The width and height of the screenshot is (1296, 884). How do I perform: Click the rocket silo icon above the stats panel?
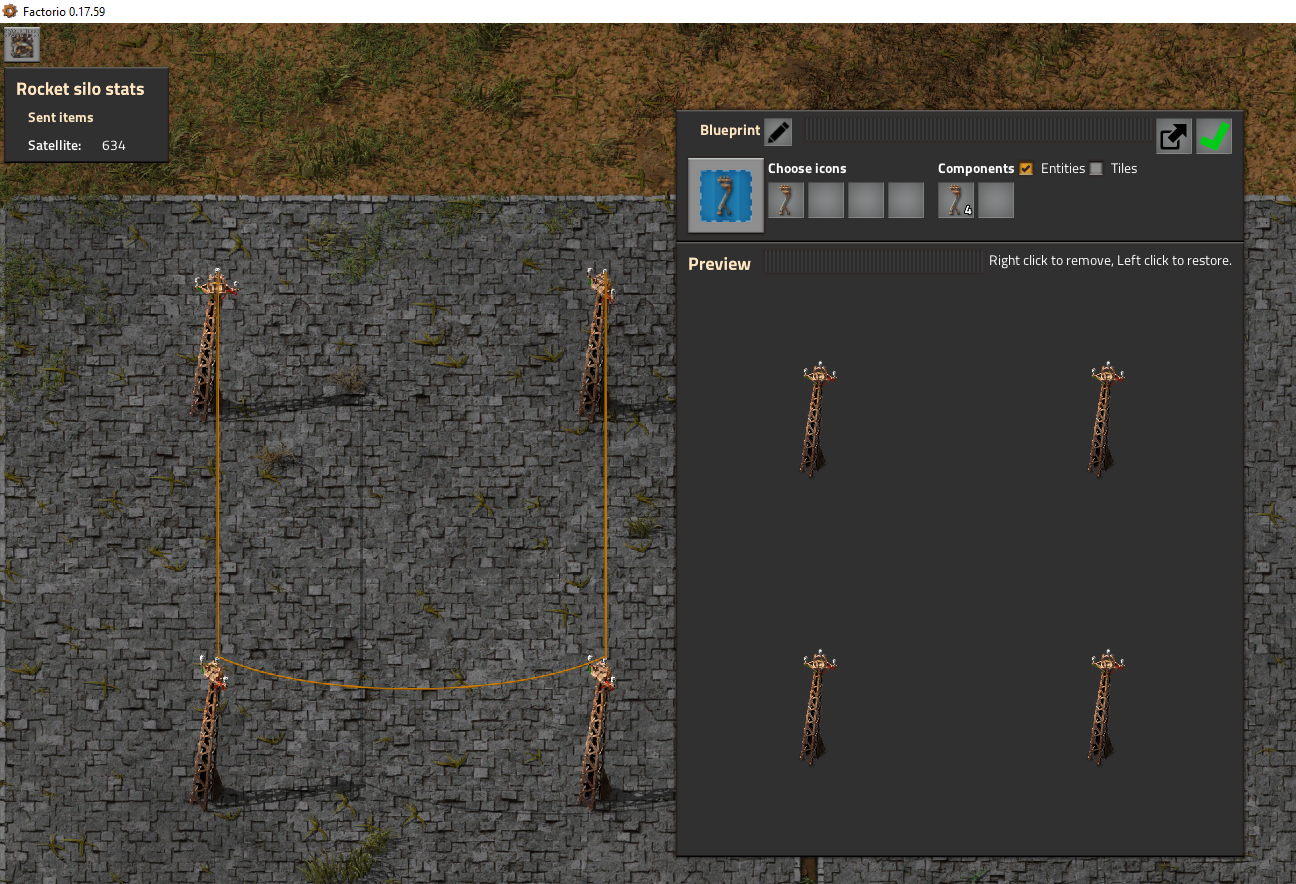click(20, 43)
